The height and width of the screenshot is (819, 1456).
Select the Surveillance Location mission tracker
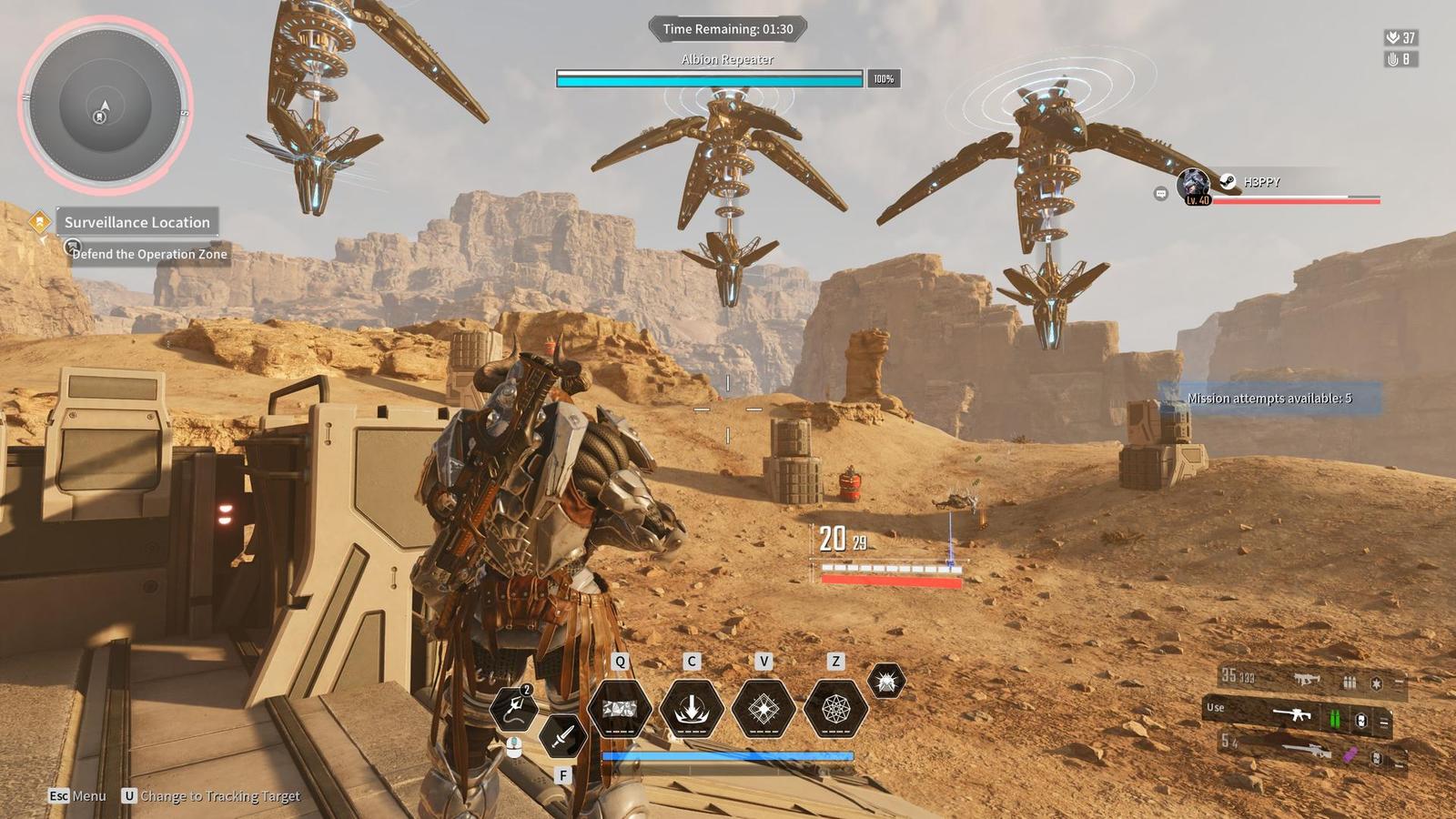[136, 222]
